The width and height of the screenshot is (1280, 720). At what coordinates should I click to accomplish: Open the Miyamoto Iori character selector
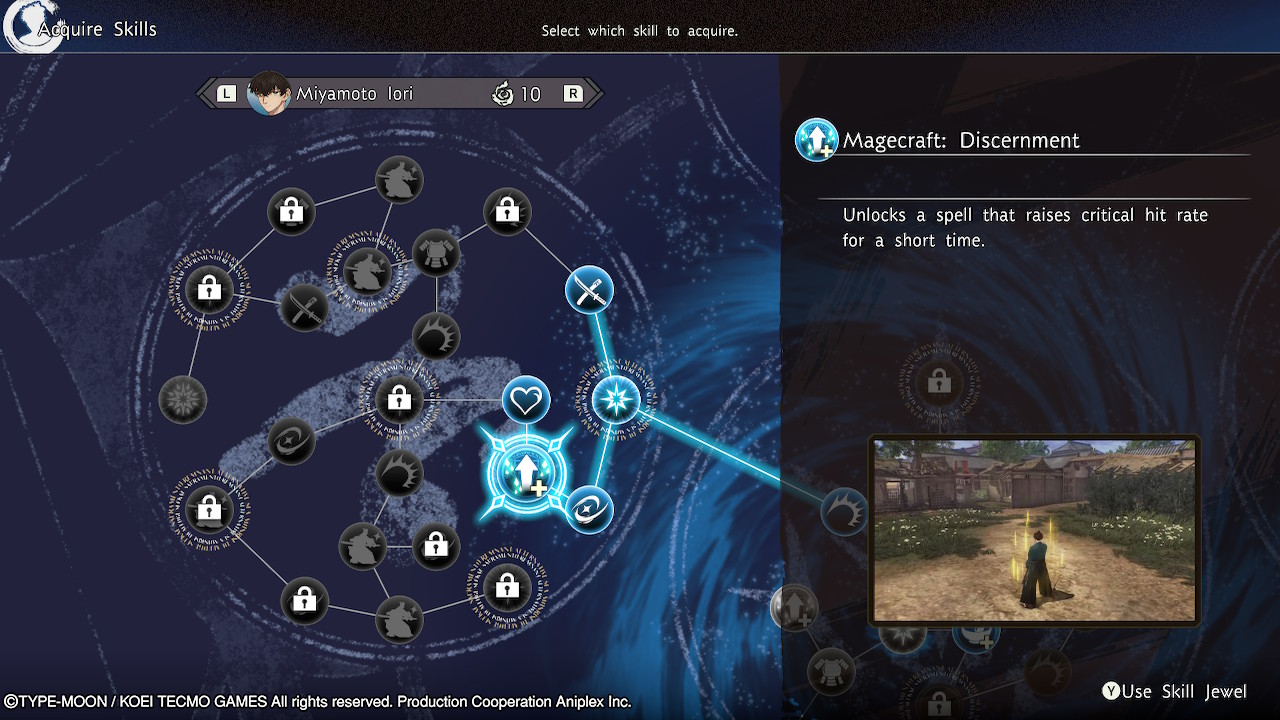(x=400, y=94)
